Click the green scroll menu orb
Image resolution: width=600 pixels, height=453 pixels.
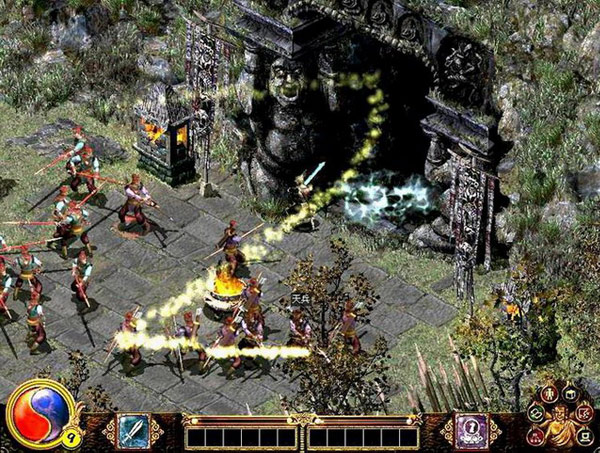pos(536,414)
